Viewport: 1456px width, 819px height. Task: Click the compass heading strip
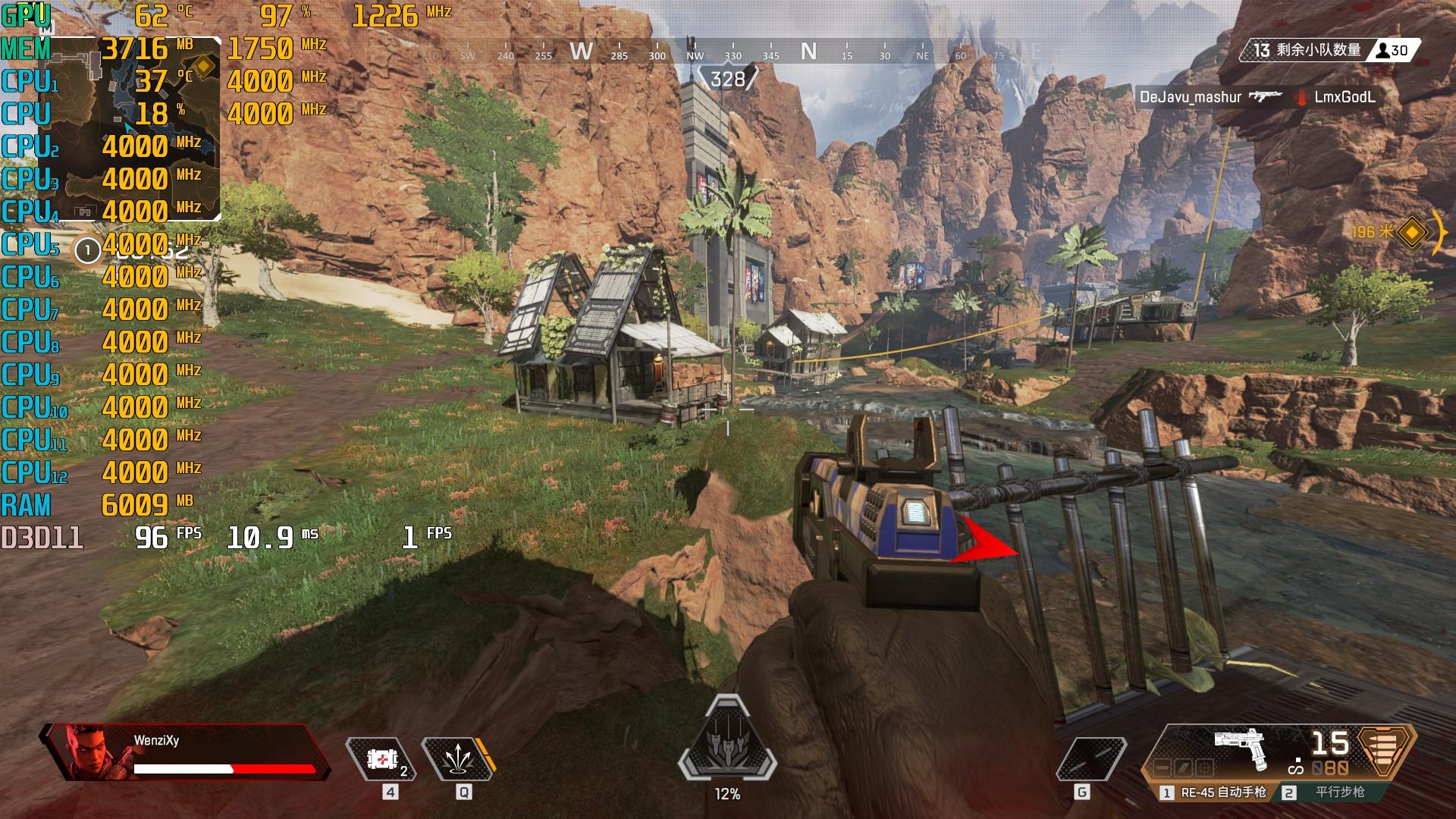click(x=728, y=53)
